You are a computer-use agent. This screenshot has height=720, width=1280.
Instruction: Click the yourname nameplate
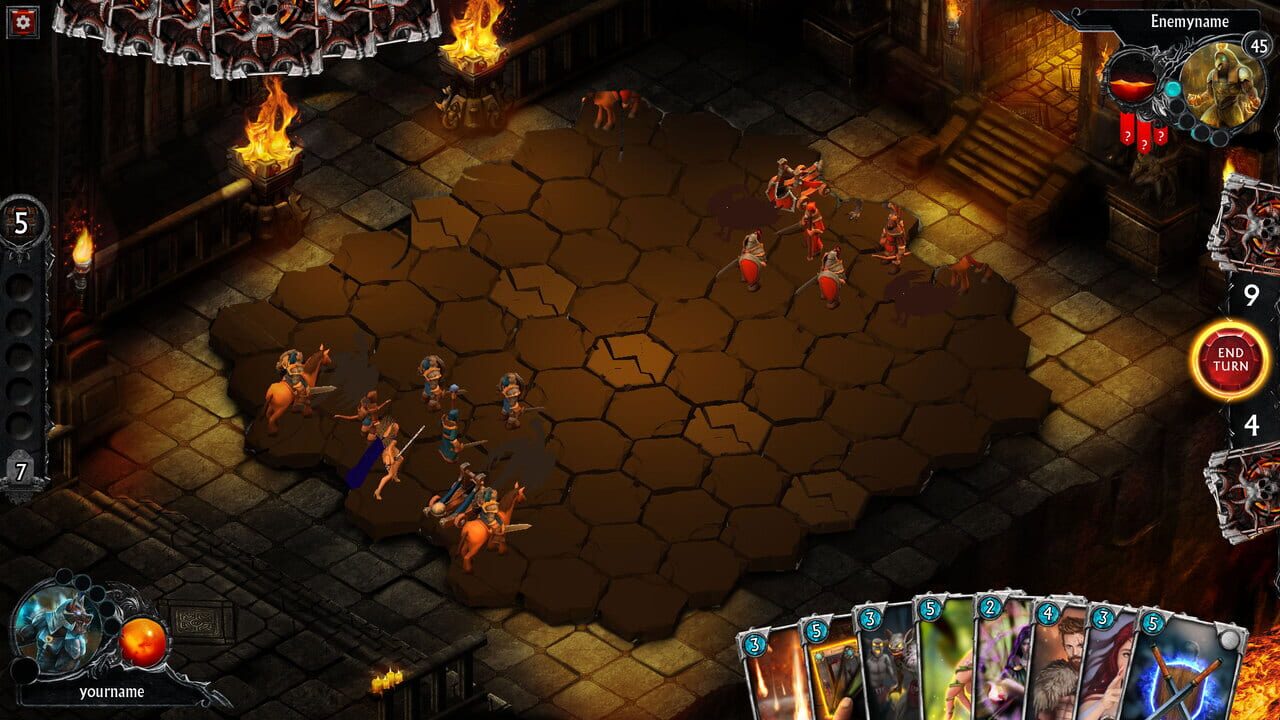(x=113, y=692)
